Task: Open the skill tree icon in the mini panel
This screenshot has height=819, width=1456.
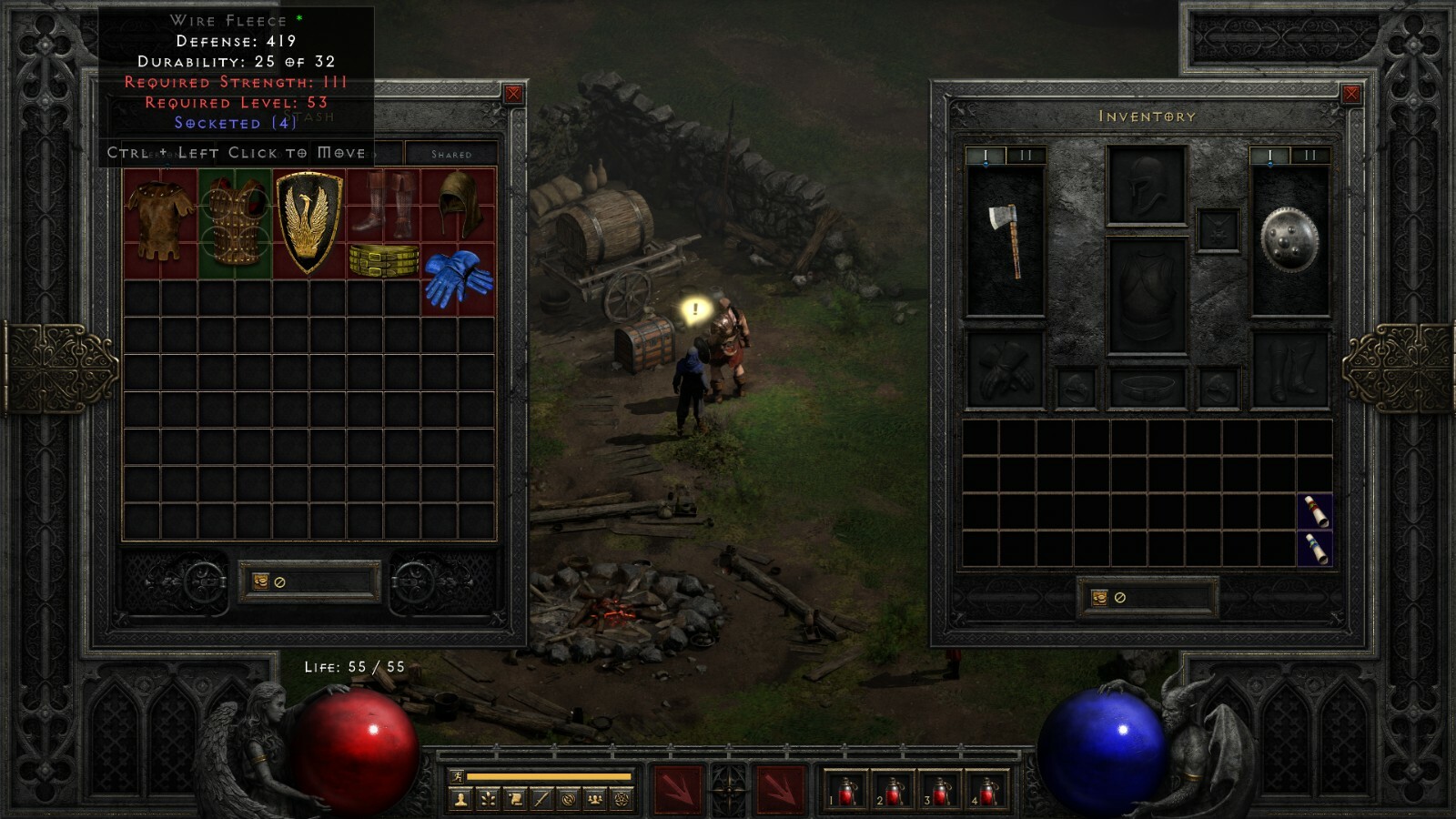Action: pos(488,798)
